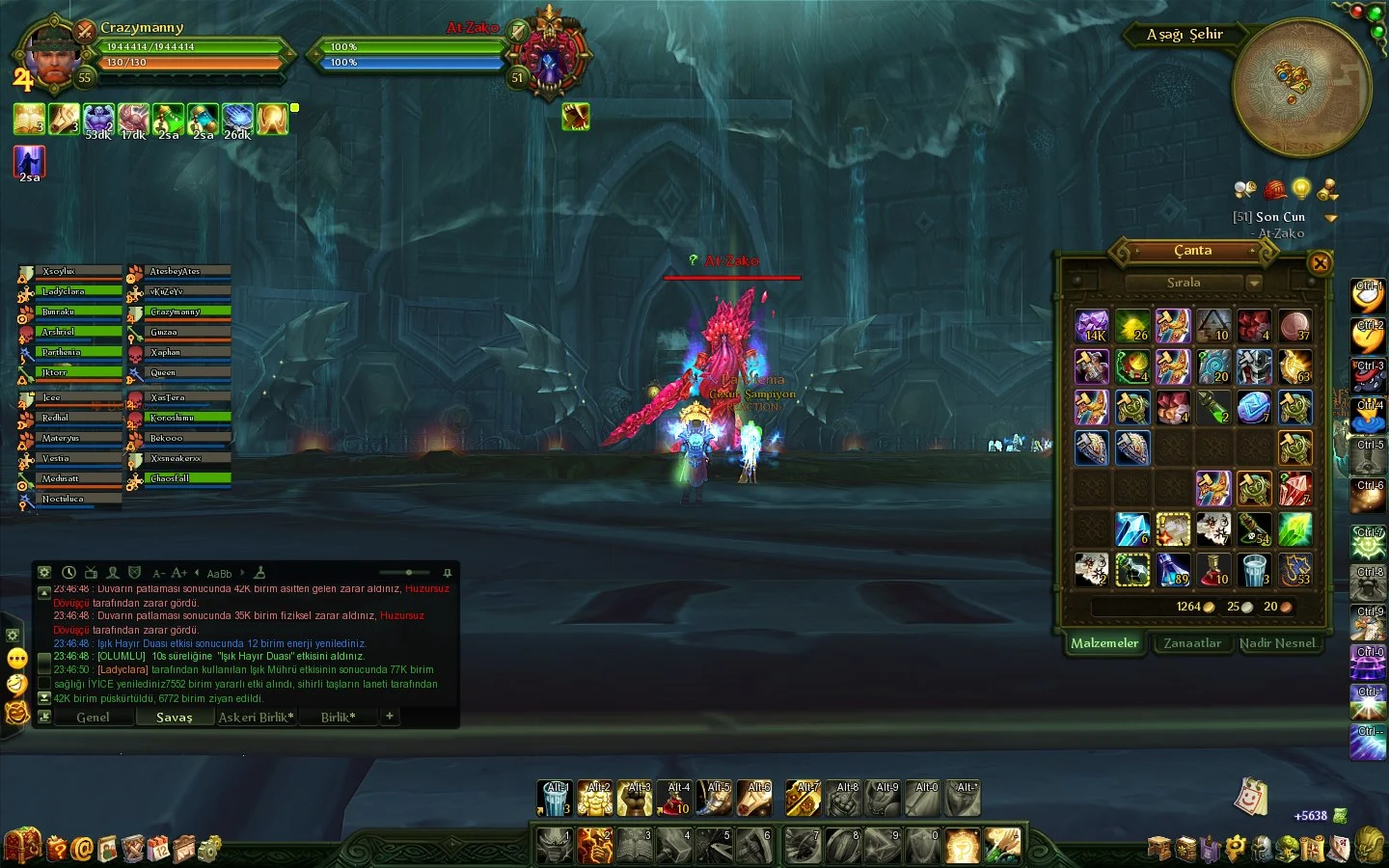Open the Genel chat tab
This screenshot has width=1389, height=868.
(x=94, y=718)
